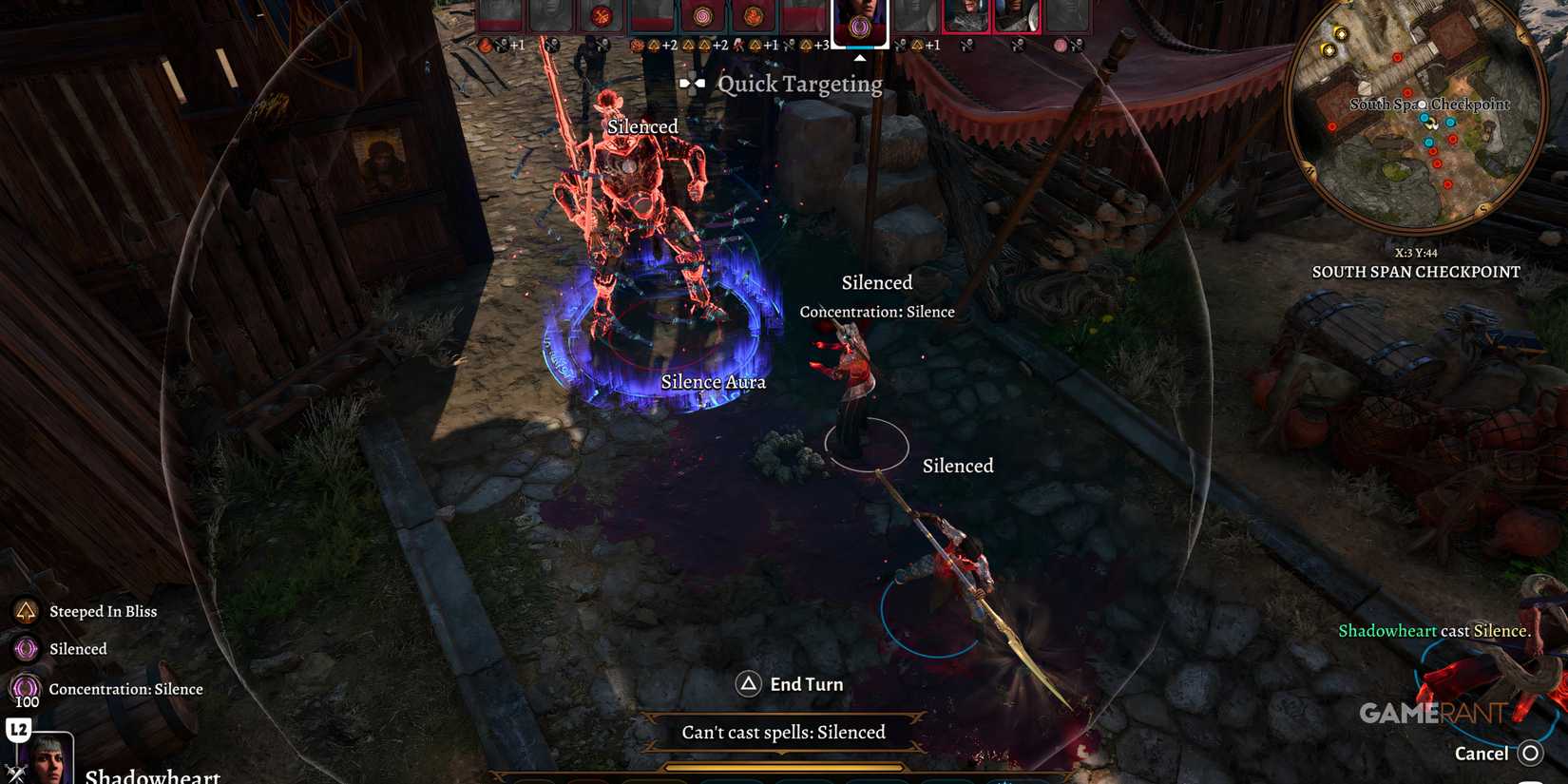Screen dimensions: 1568x784
Task: Click the 'Shadowheart cast Silence' combat log message
Action: 1433,630
